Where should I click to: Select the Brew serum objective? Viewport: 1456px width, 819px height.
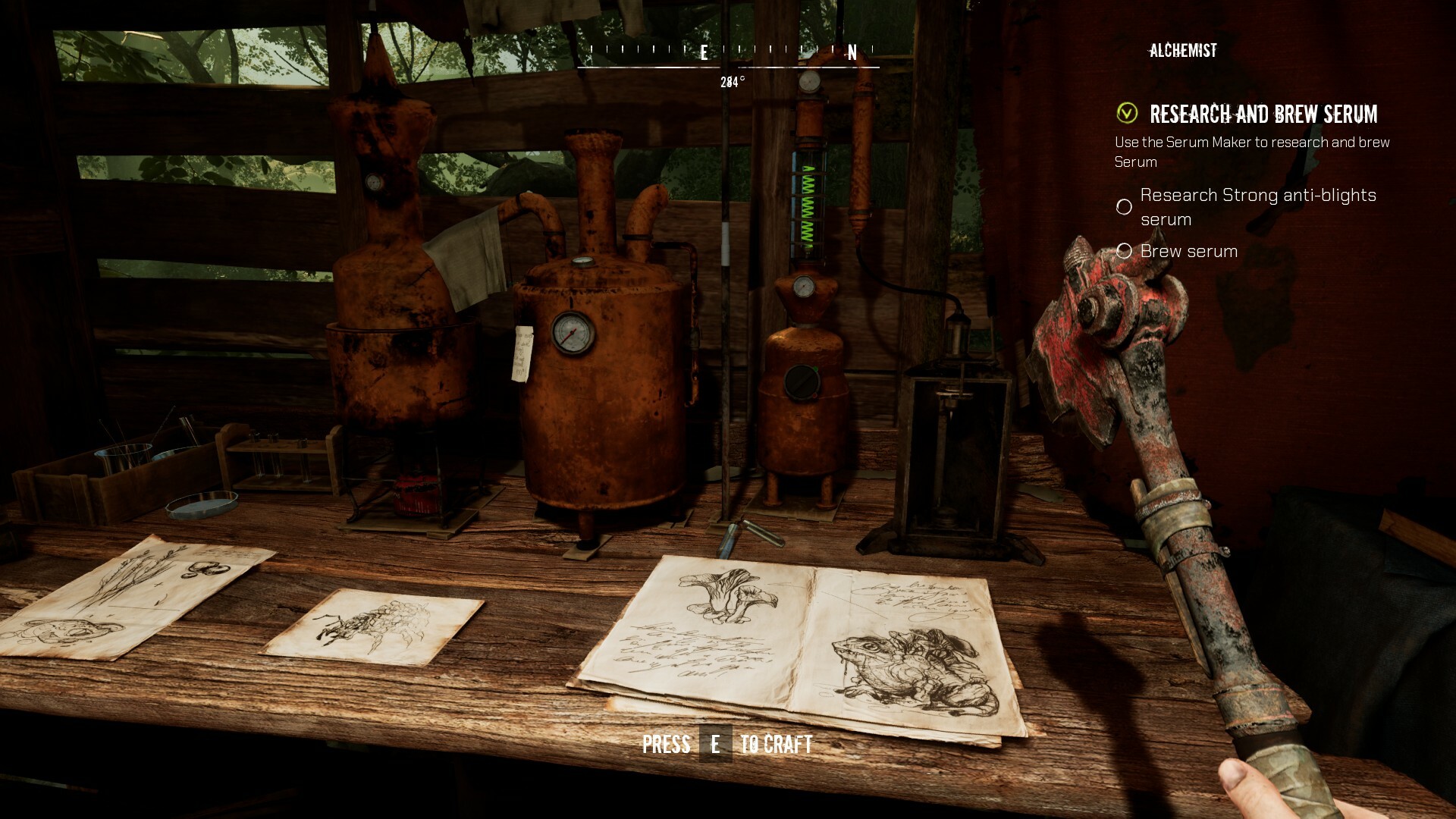pyautogui.click(x=1188, y=251)
